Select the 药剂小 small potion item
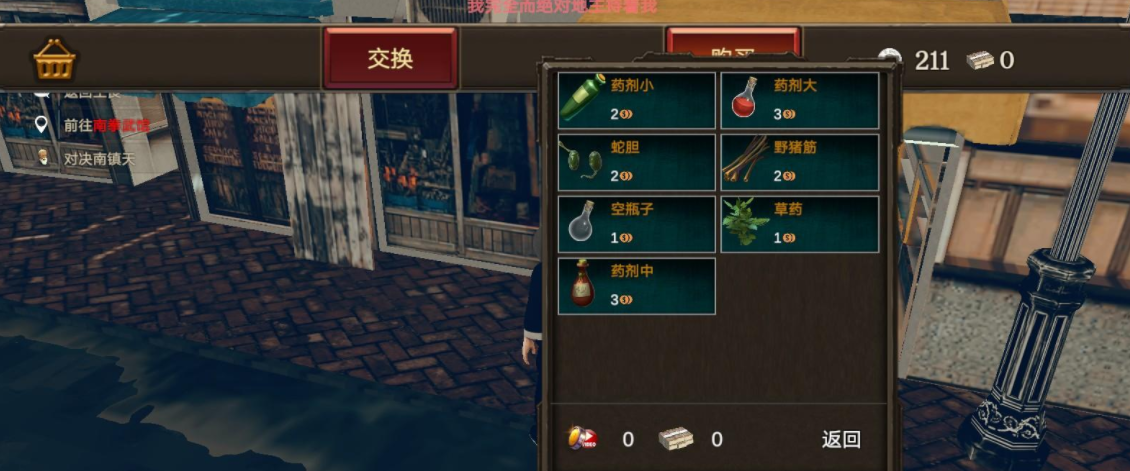The image size is (1130, 471). [x=637, y=100]
